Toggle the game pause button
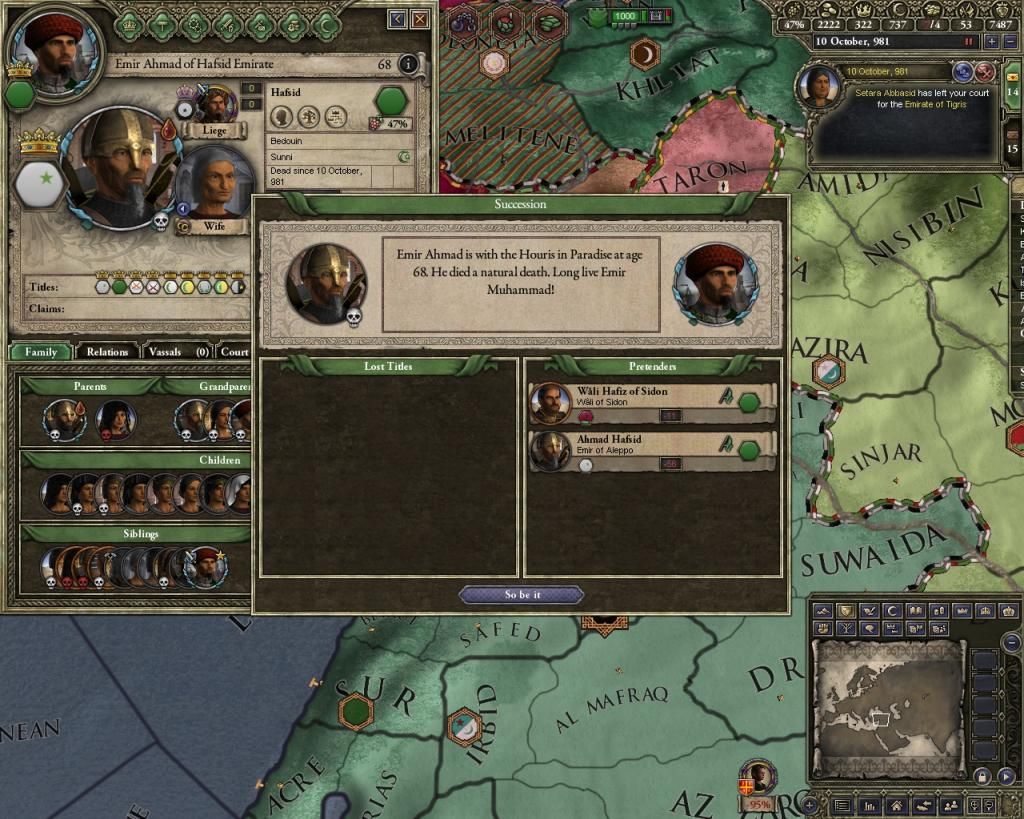Viewport: 1024px width, 819px height. pyautogui.click(x=968, y=42)
